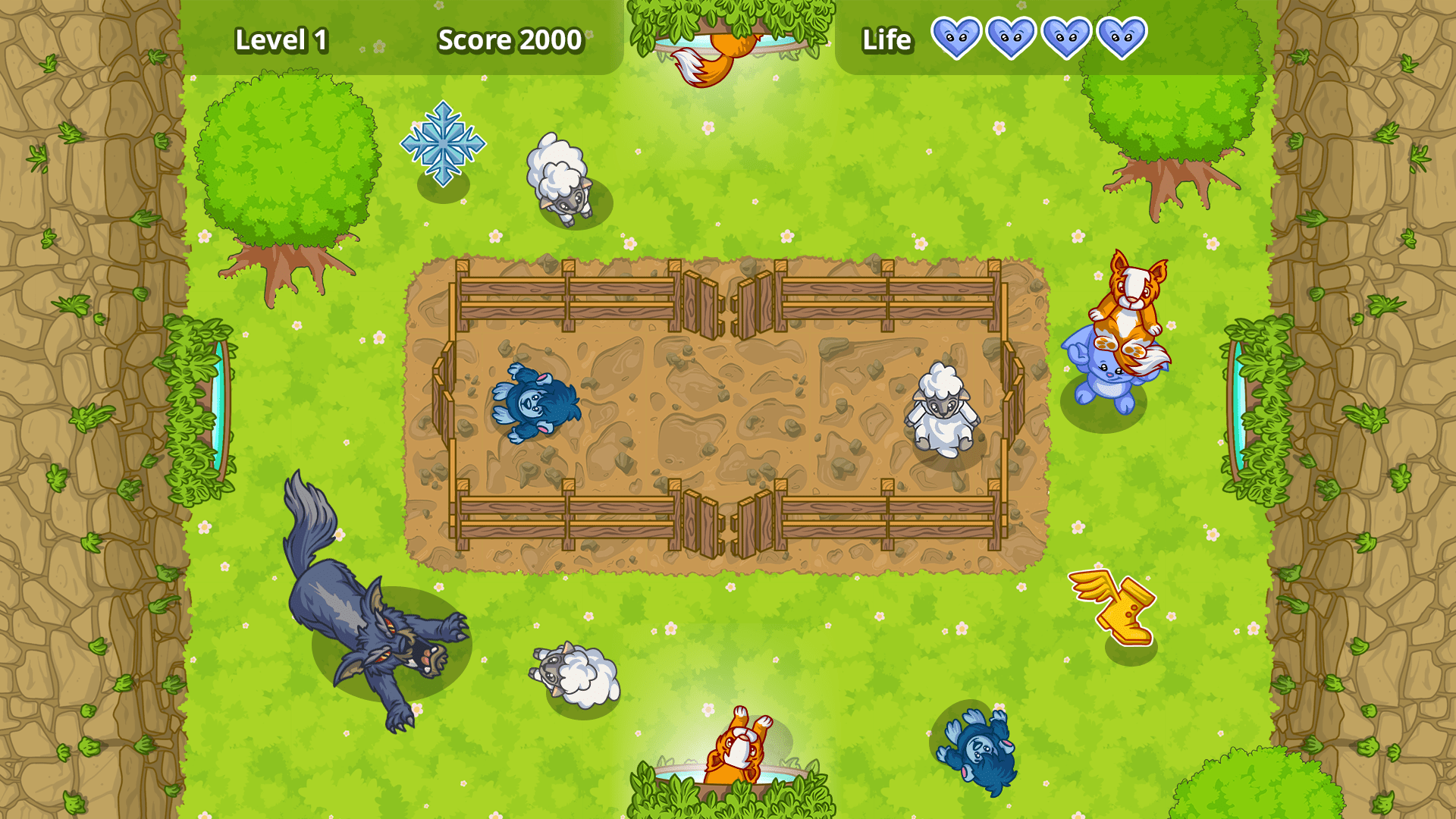Image resolution: width=1456 pixels, height=819 pixels.
Task: Select the Level 1 label
Action: [283, 39]
